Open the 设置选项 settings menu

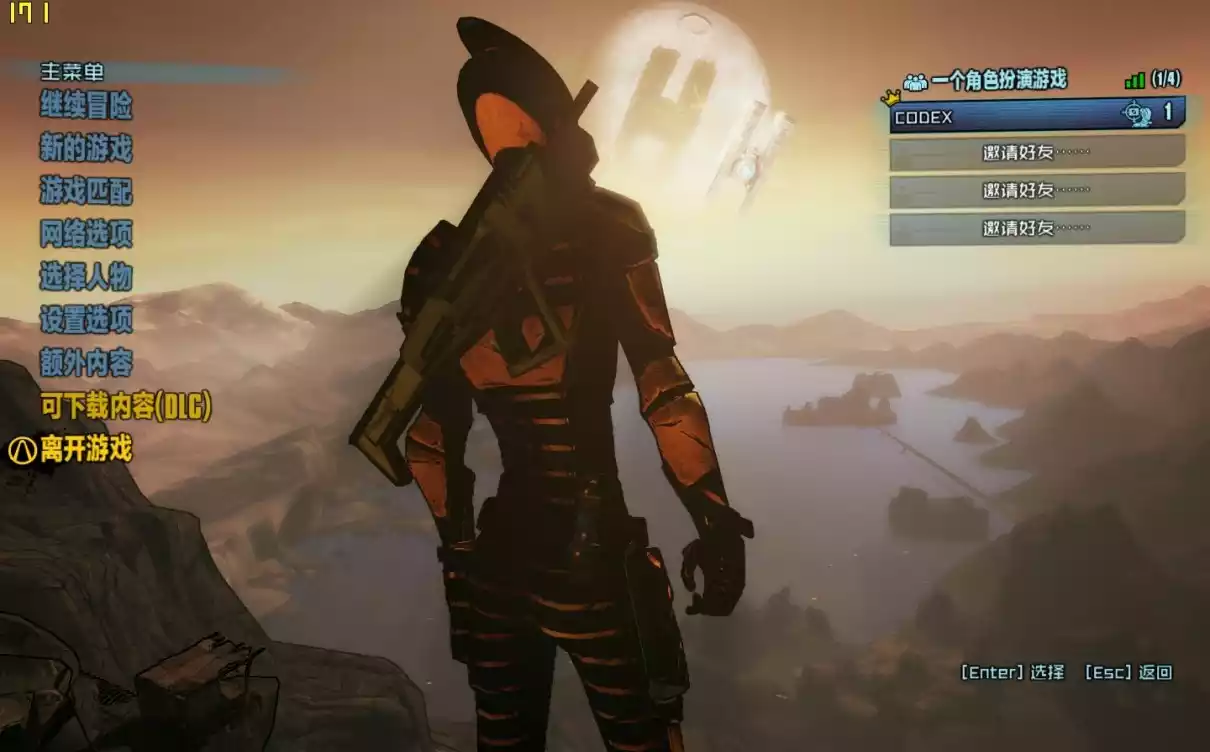(86, 320)
